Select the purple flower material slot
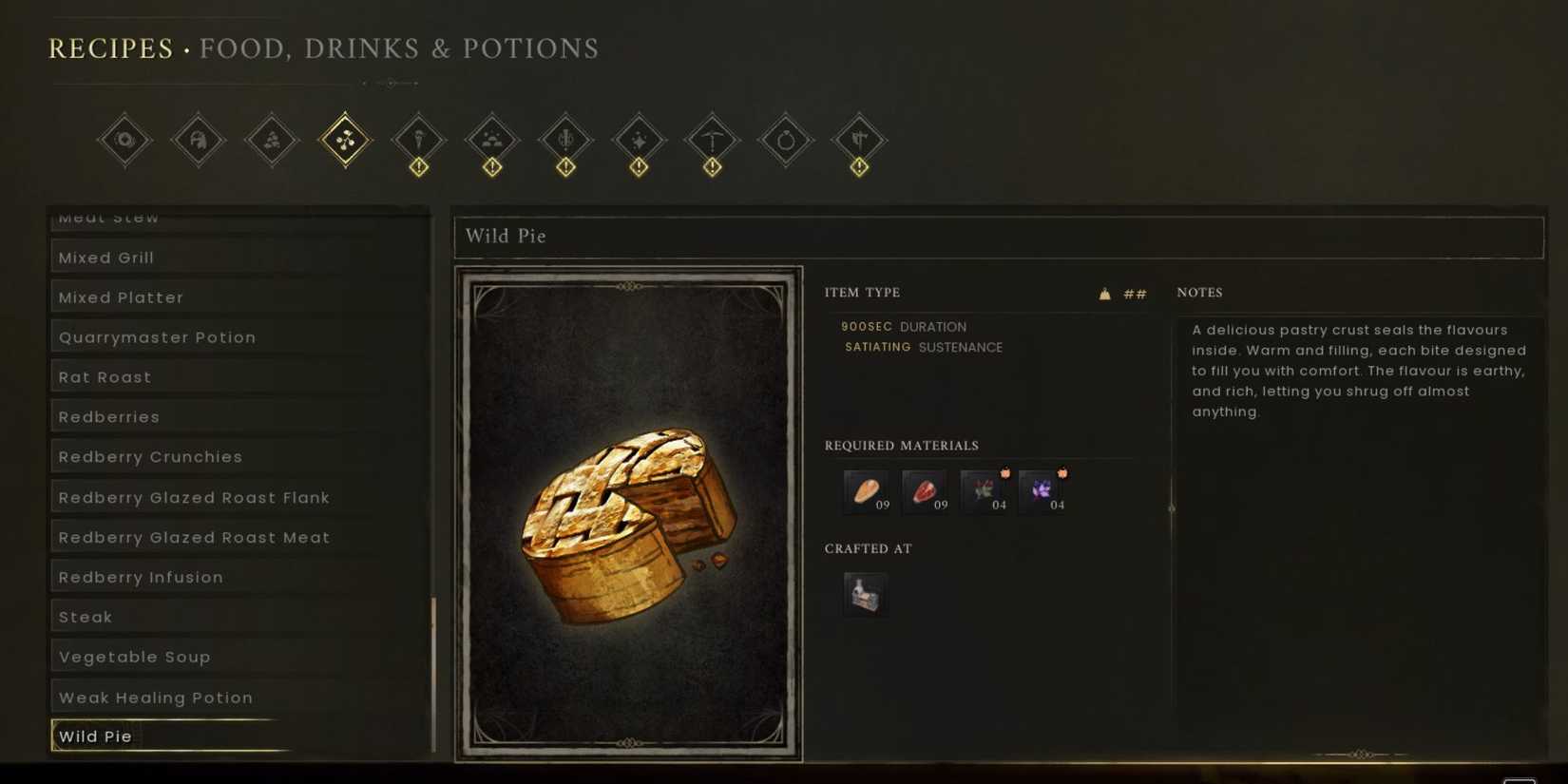The image size is (1568, 784). [1044, 489]
